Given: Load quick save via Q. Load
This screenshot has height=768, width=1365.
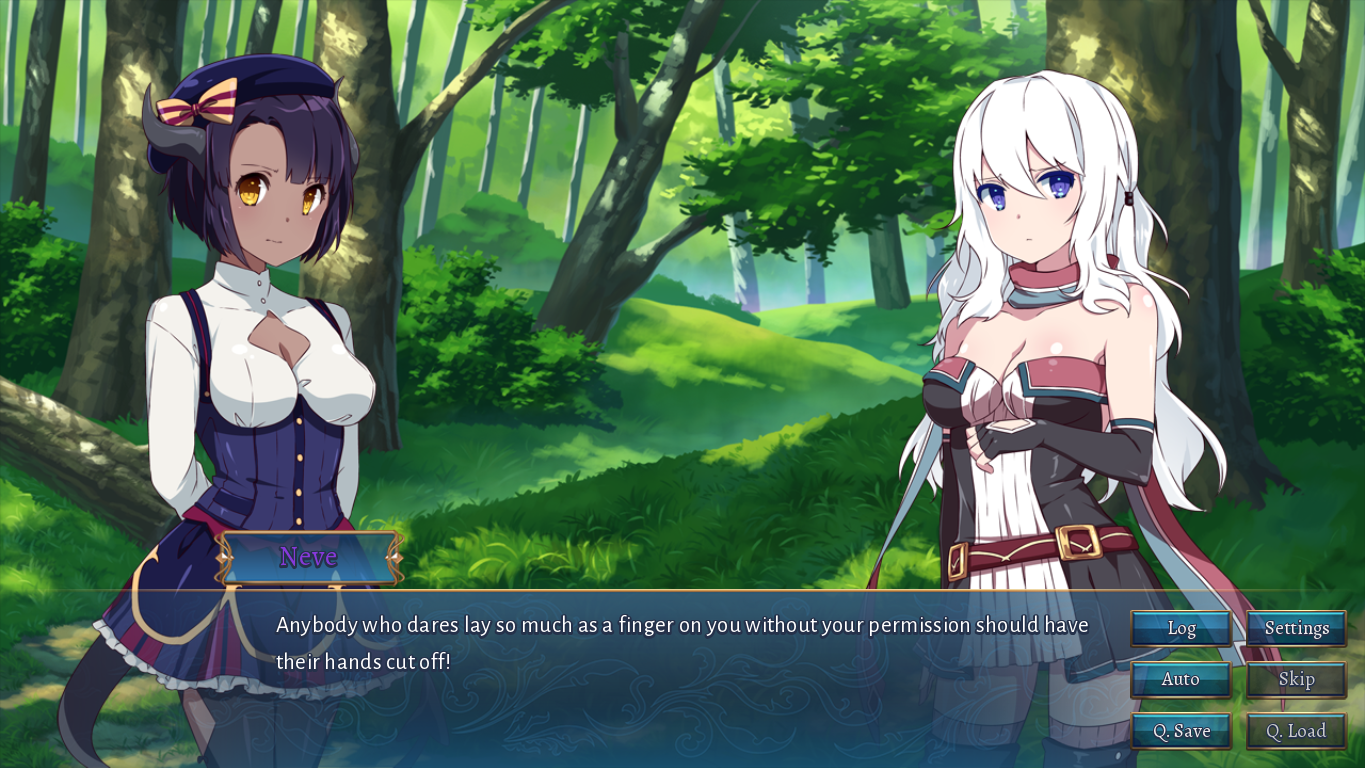Looking at the screenshot, I should coord(1296,731).
